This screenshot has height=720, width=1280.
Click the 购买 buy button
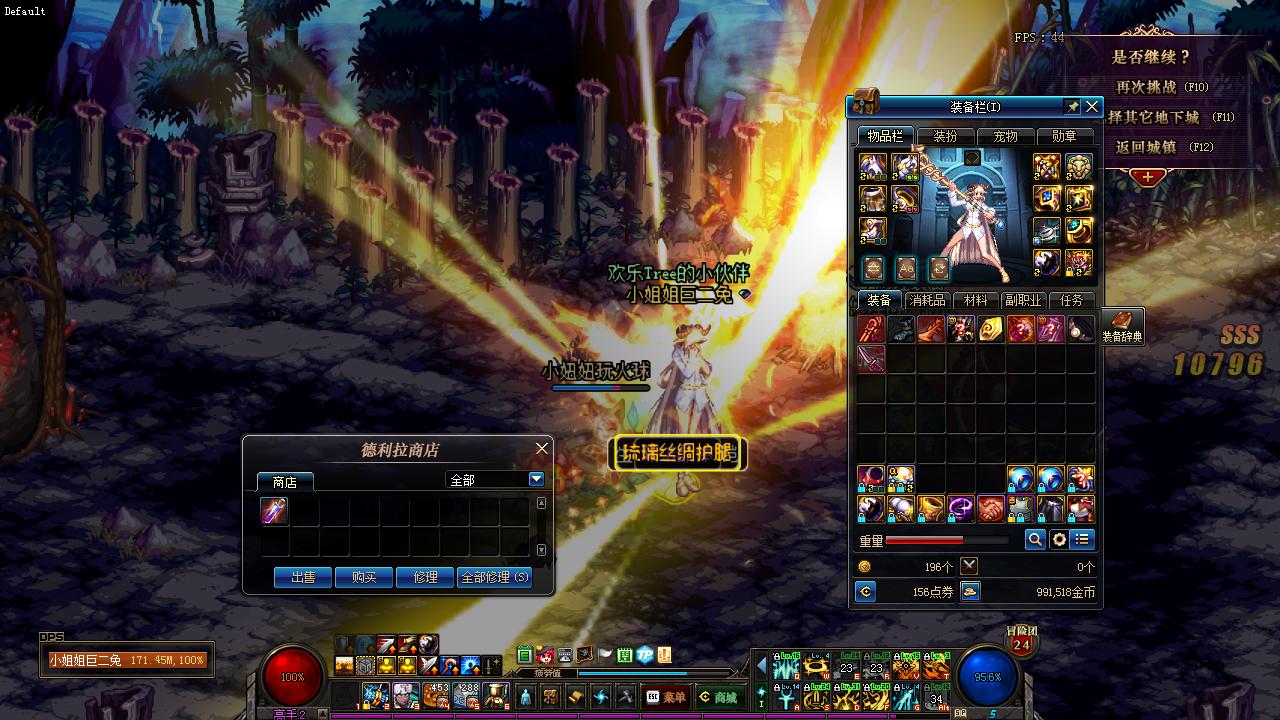coord(364,577)
